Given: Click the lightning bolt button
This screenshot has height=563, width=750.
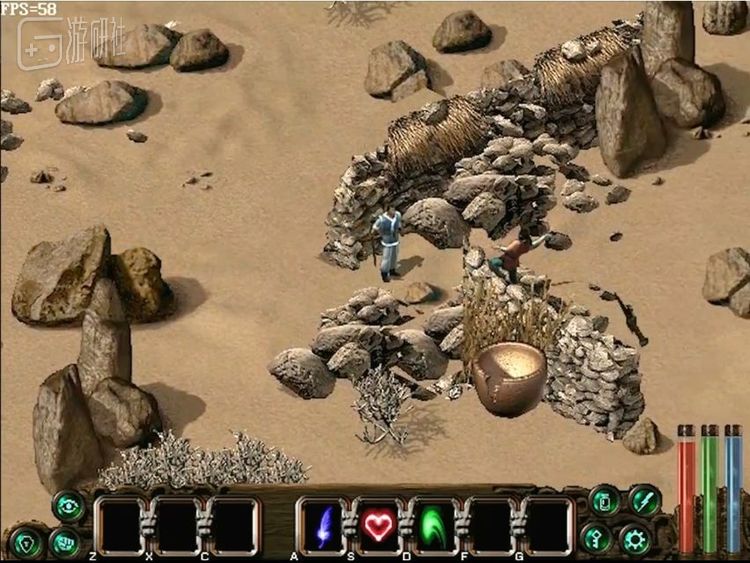Looking at the screenshot, I should pyautogui.click(x=645, y=500).
